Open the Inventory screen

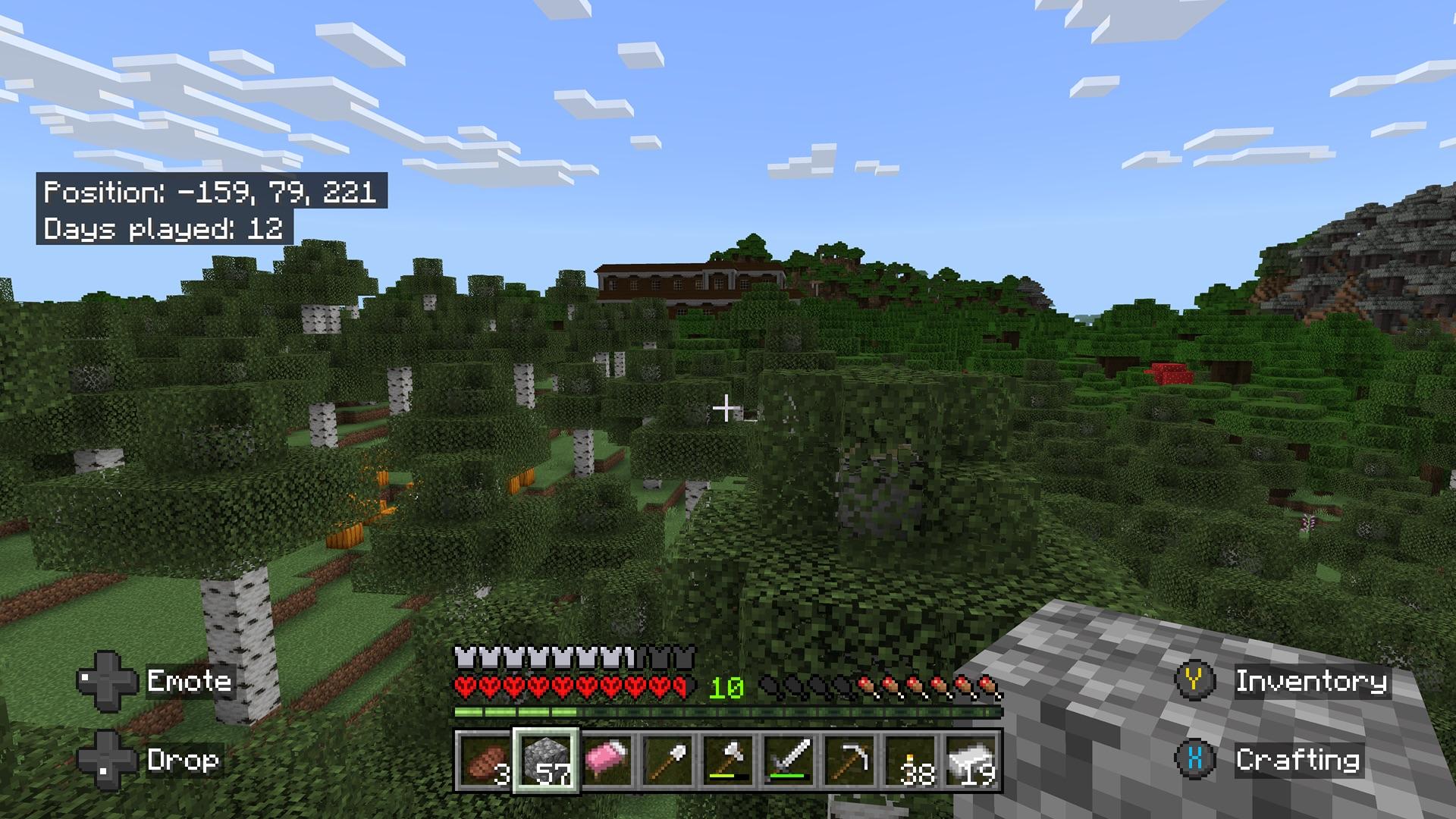click(x=1312, y=682)
